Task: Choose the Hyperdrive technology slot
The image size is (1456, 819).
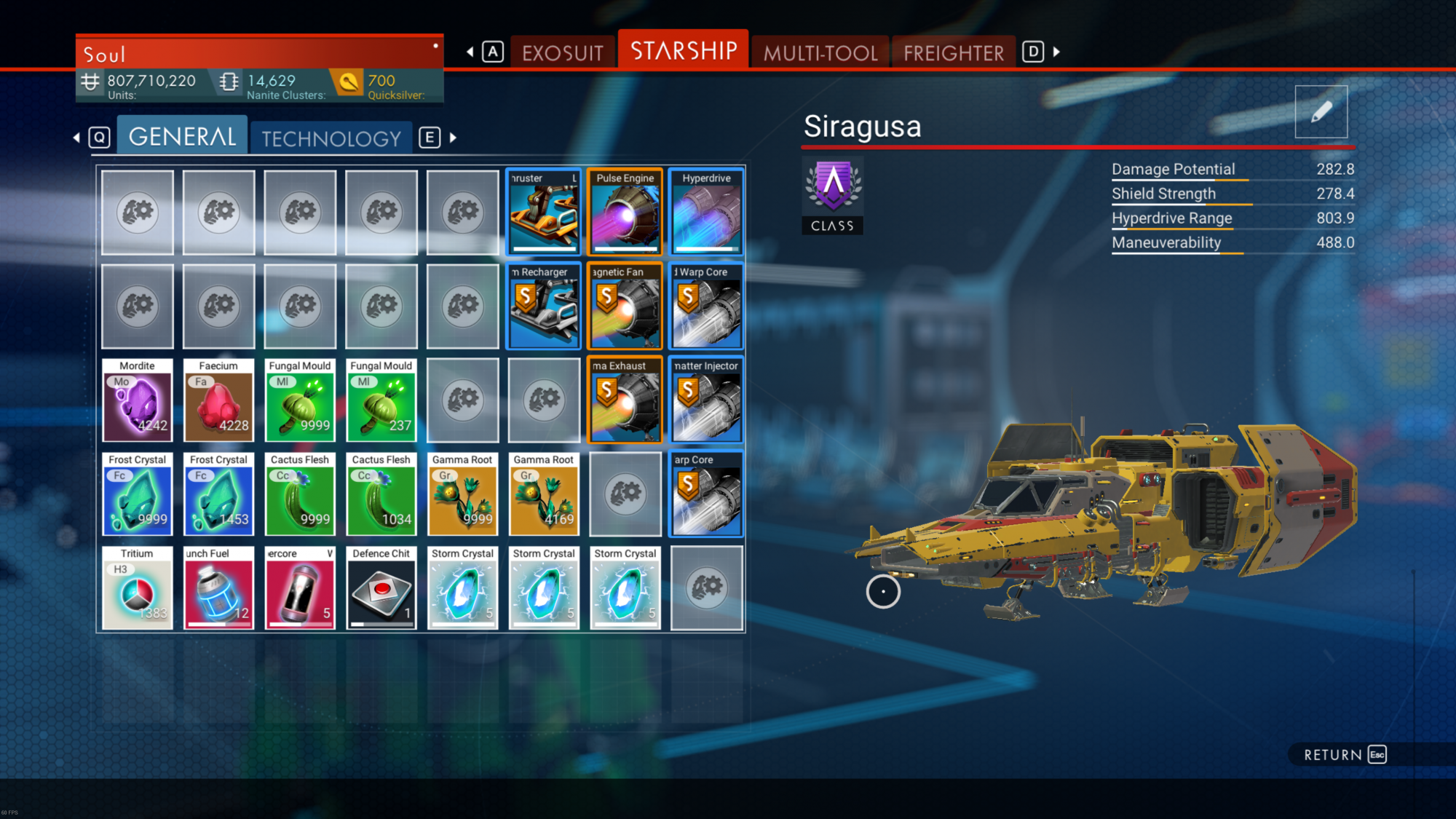Action: tap(706, 212)
